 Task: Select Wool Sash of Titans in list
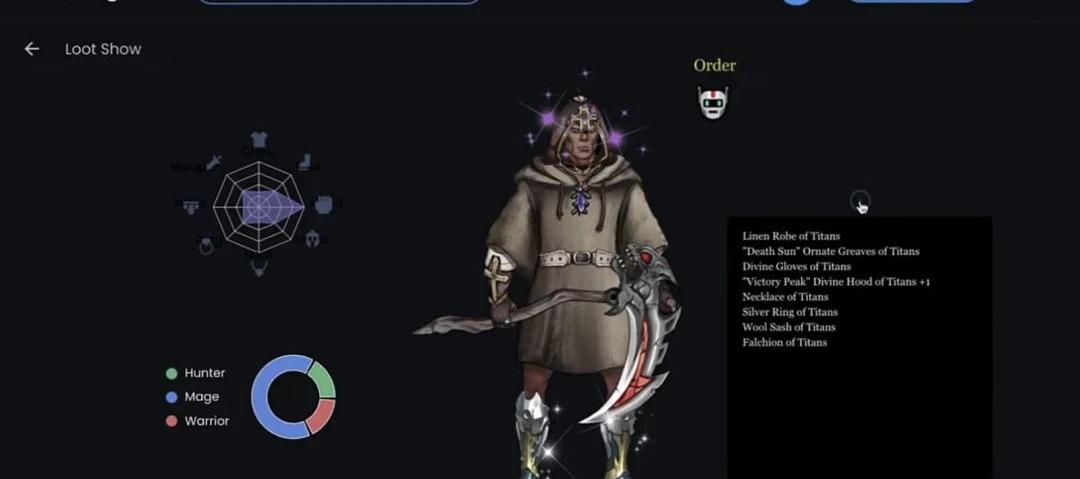pyautogui.click(x=788, y=327)
